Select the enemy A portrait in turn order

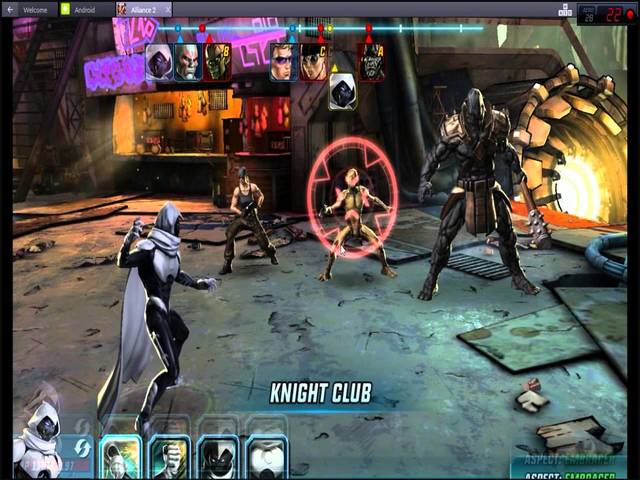[x=371, y=62]
